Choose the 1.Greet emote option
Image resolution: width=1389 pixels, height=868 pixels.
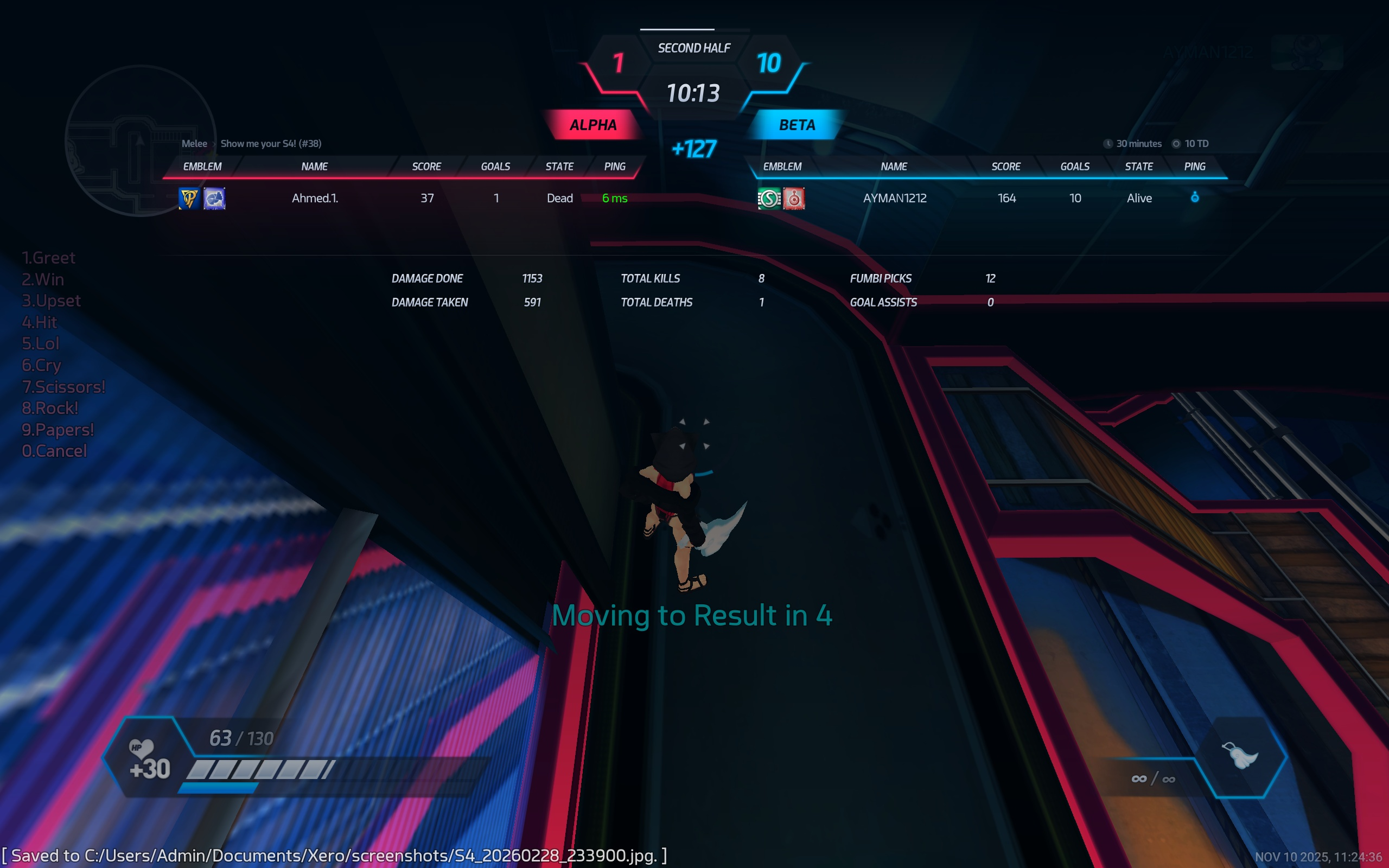click(48, 258)
